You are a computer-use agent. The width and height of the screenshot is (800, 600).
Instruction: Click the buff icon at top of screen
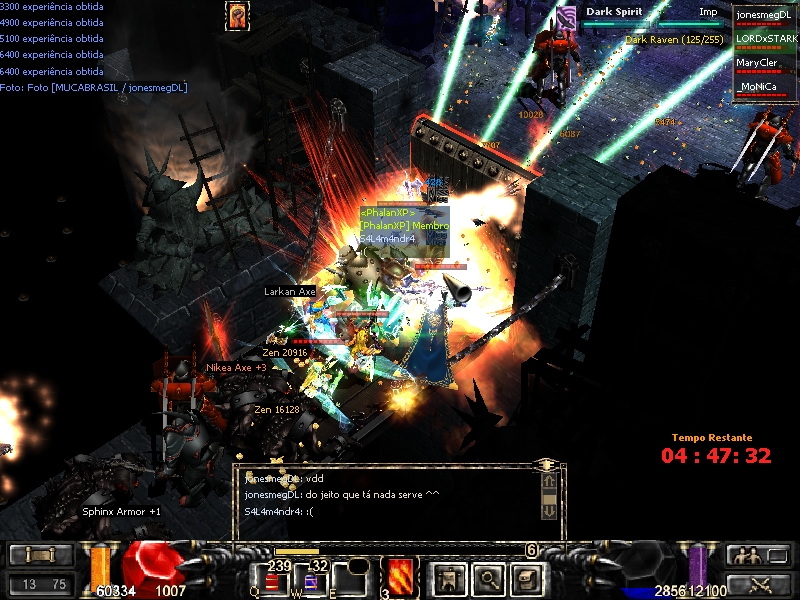click(x=239, y=14)
